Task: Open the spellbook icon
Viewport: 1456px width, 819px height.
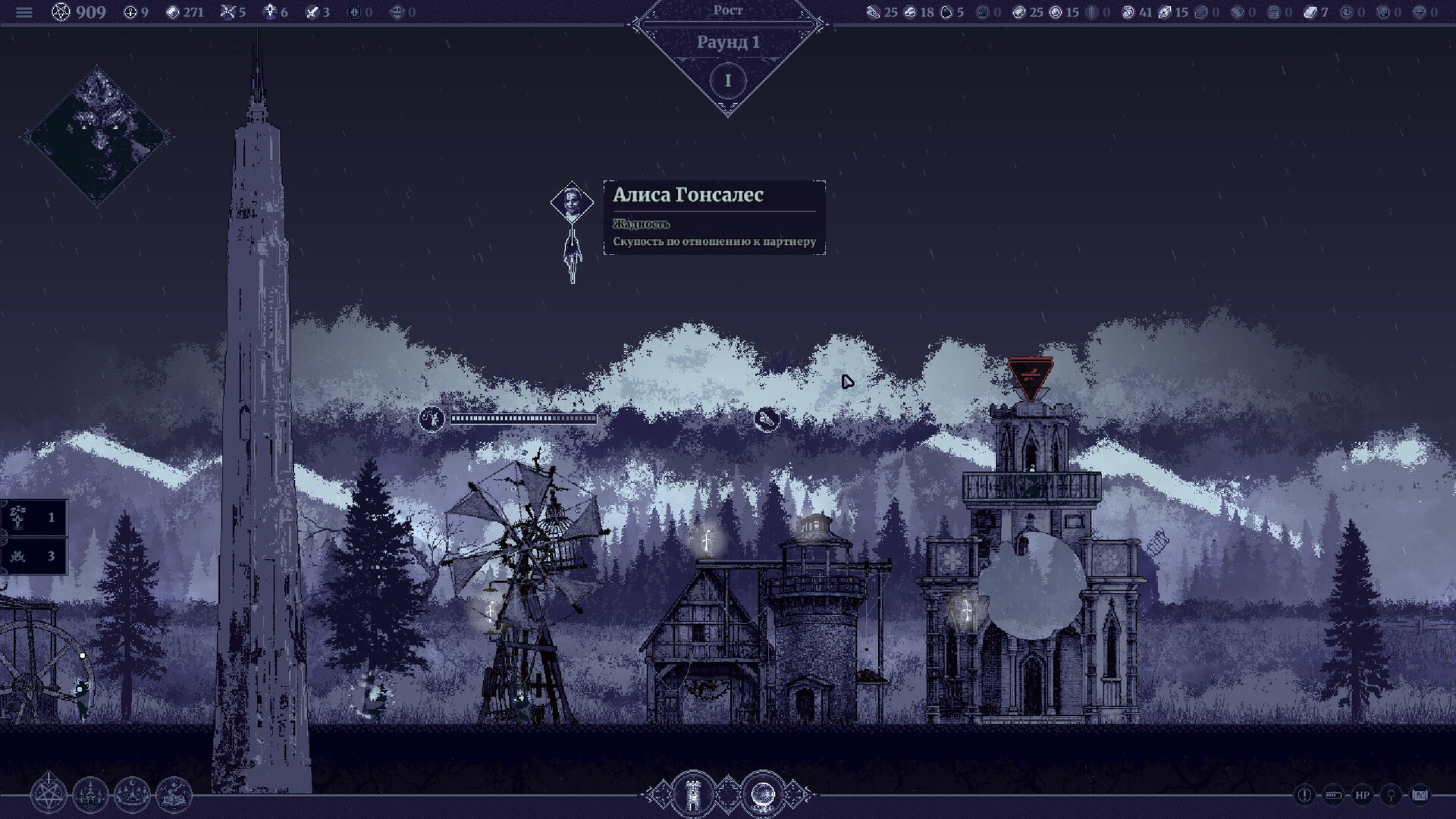Action: [174, 795]
